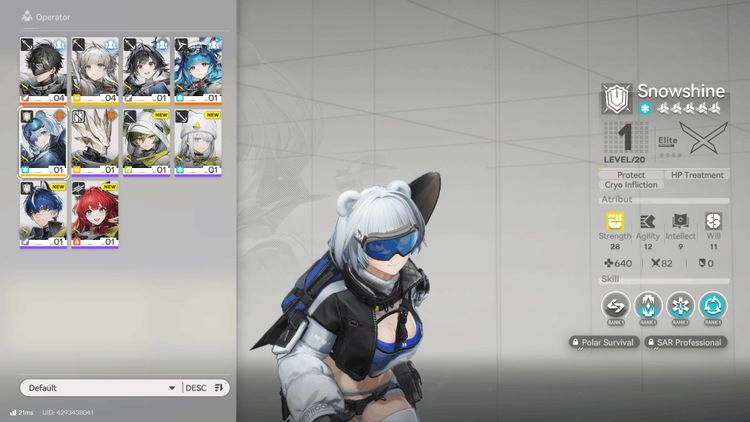Select the masked black-haired operator card

43,69
